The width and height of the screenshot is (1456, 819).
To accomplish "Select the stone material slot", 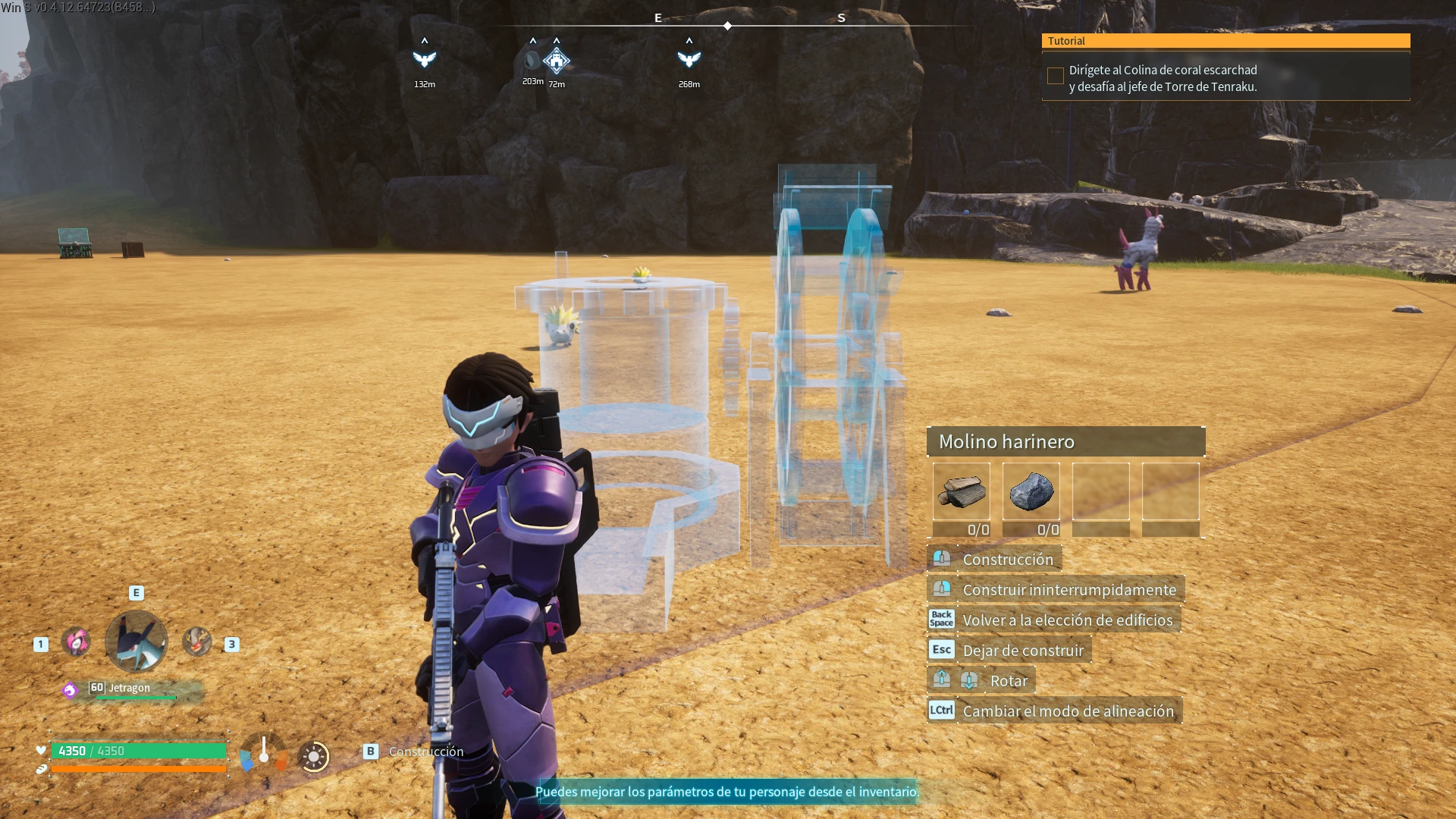I will click(x=1031, y=492).
